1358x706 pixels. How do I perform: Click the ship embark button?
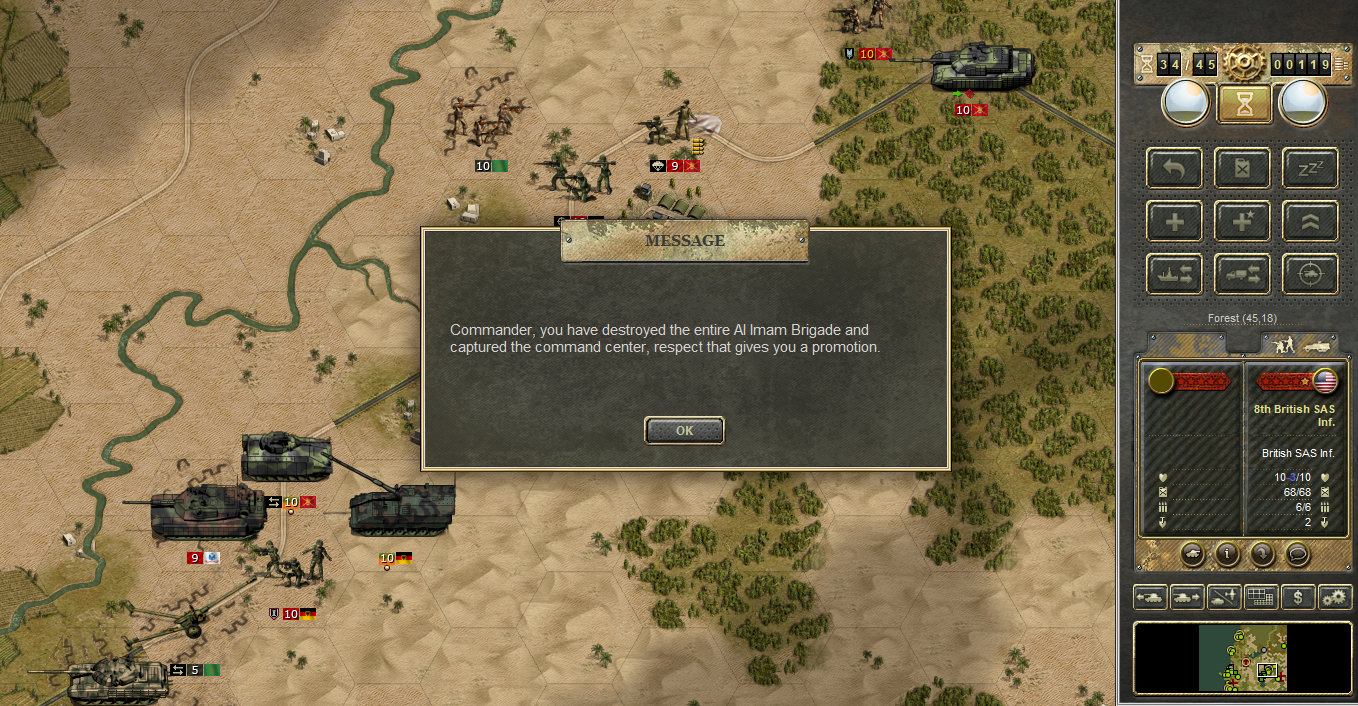tap(1175, 274)
